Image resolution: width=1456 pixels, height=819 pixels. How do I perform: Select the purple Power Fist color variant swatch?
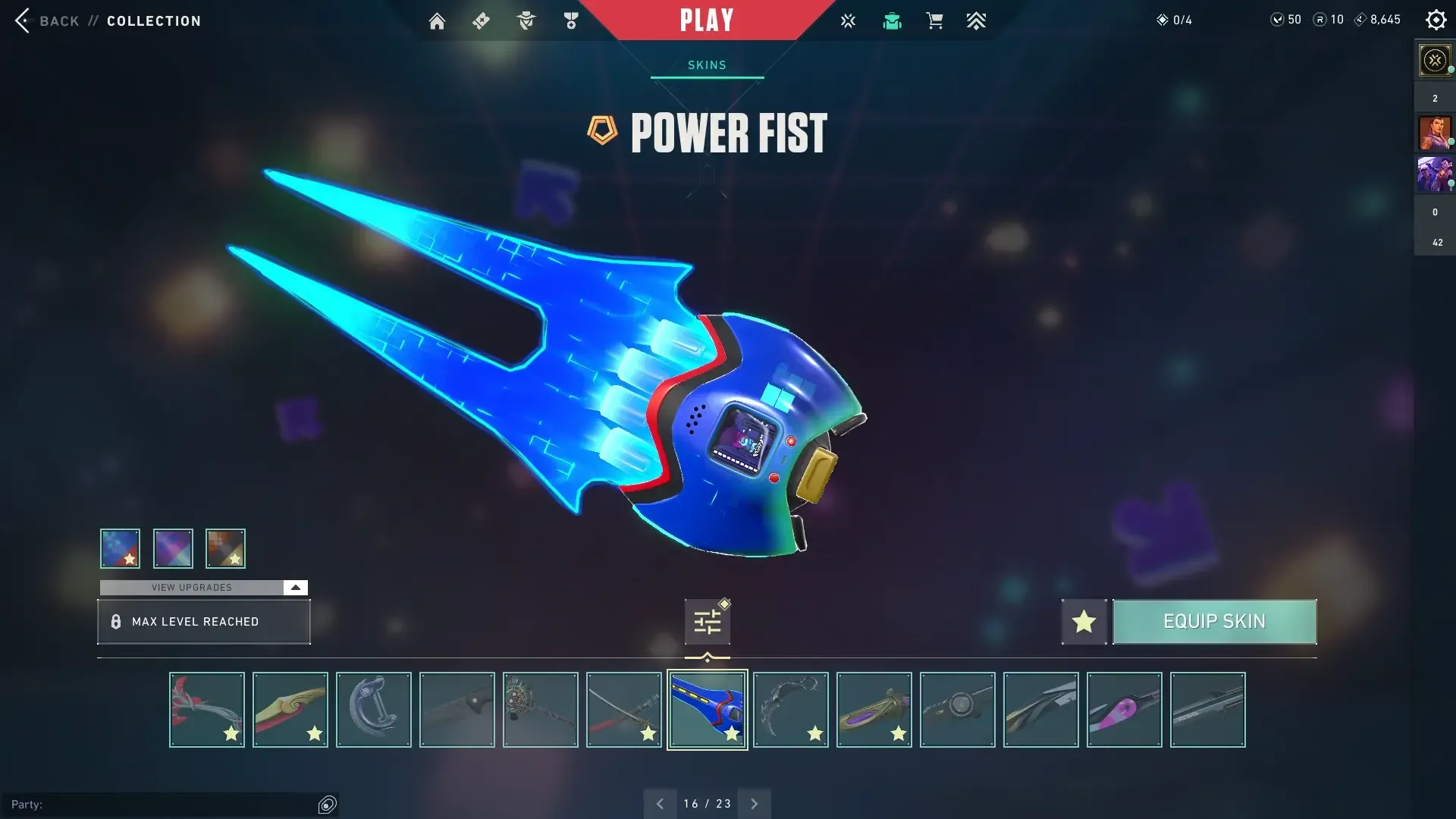[173, 548]
